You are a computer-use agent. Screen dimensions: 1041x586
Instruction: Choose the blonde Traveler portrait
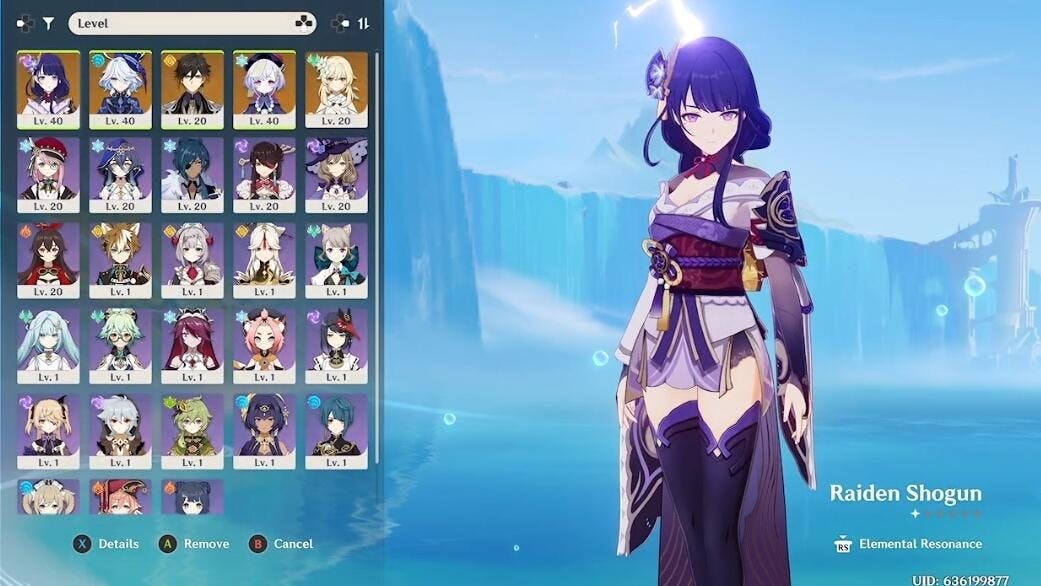pos(336,89)
